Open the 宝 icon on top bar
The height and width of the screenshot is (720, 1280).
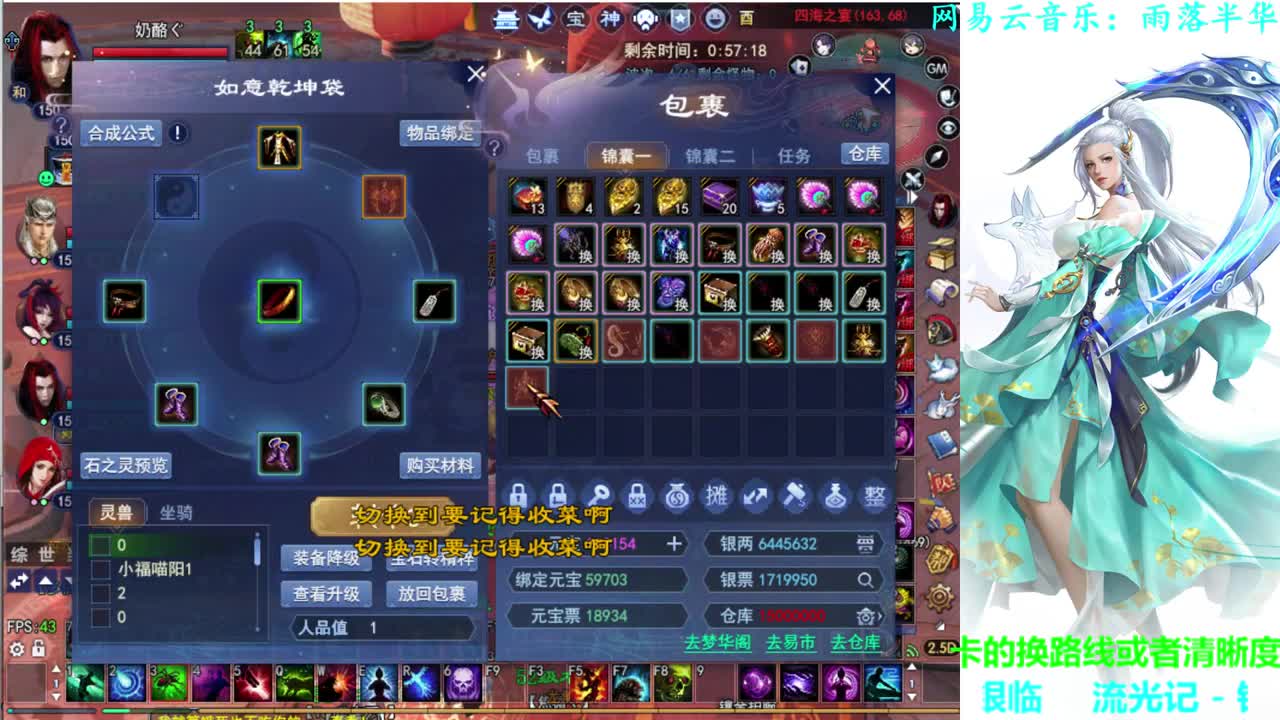click(578, 18)
